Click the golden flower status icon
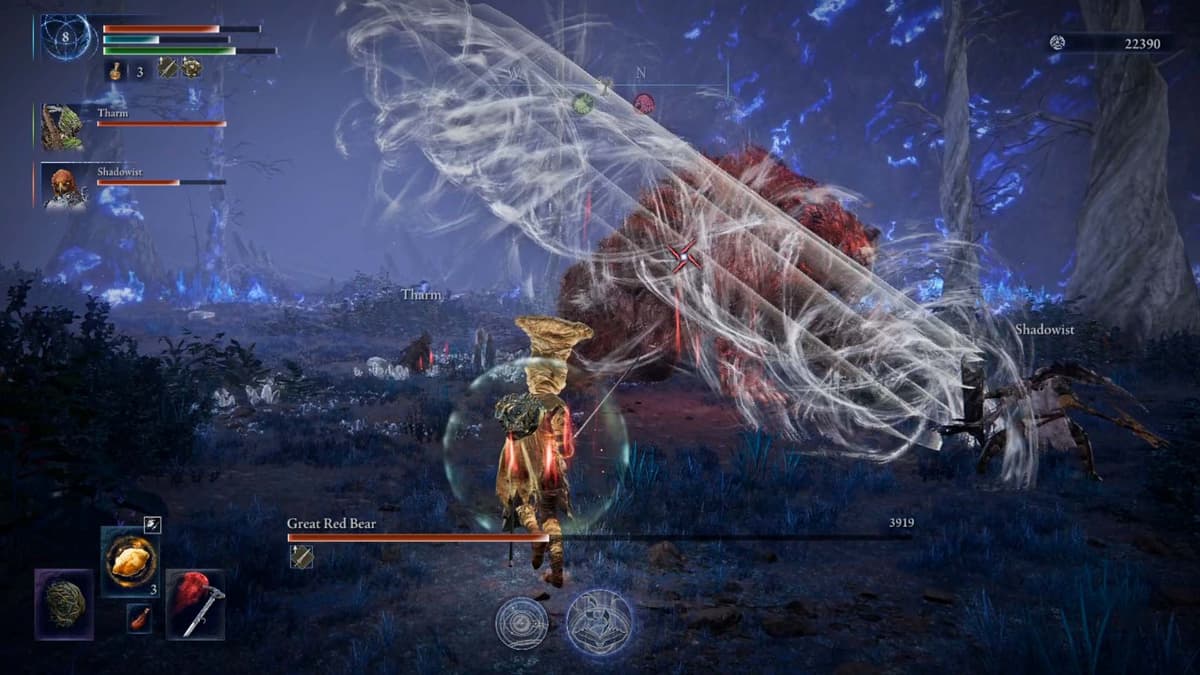This screenshot has width=1200, height=675. click(190, 68)
